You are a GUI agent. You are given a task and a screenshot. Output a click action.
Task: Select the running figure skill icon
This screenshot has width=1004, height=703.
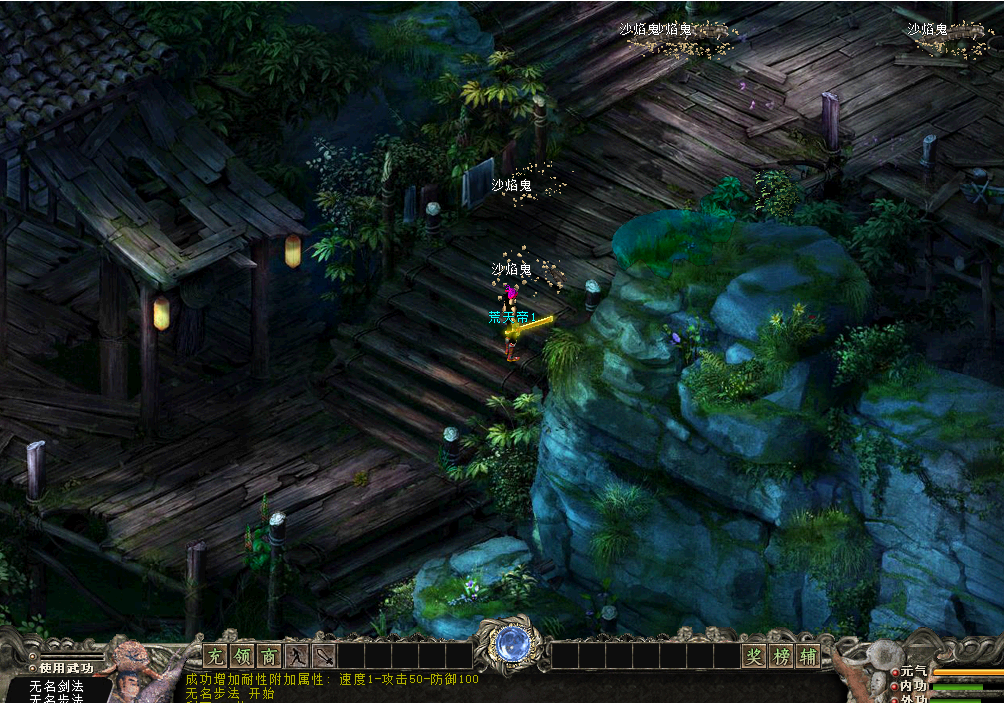[x=297, y=656]
